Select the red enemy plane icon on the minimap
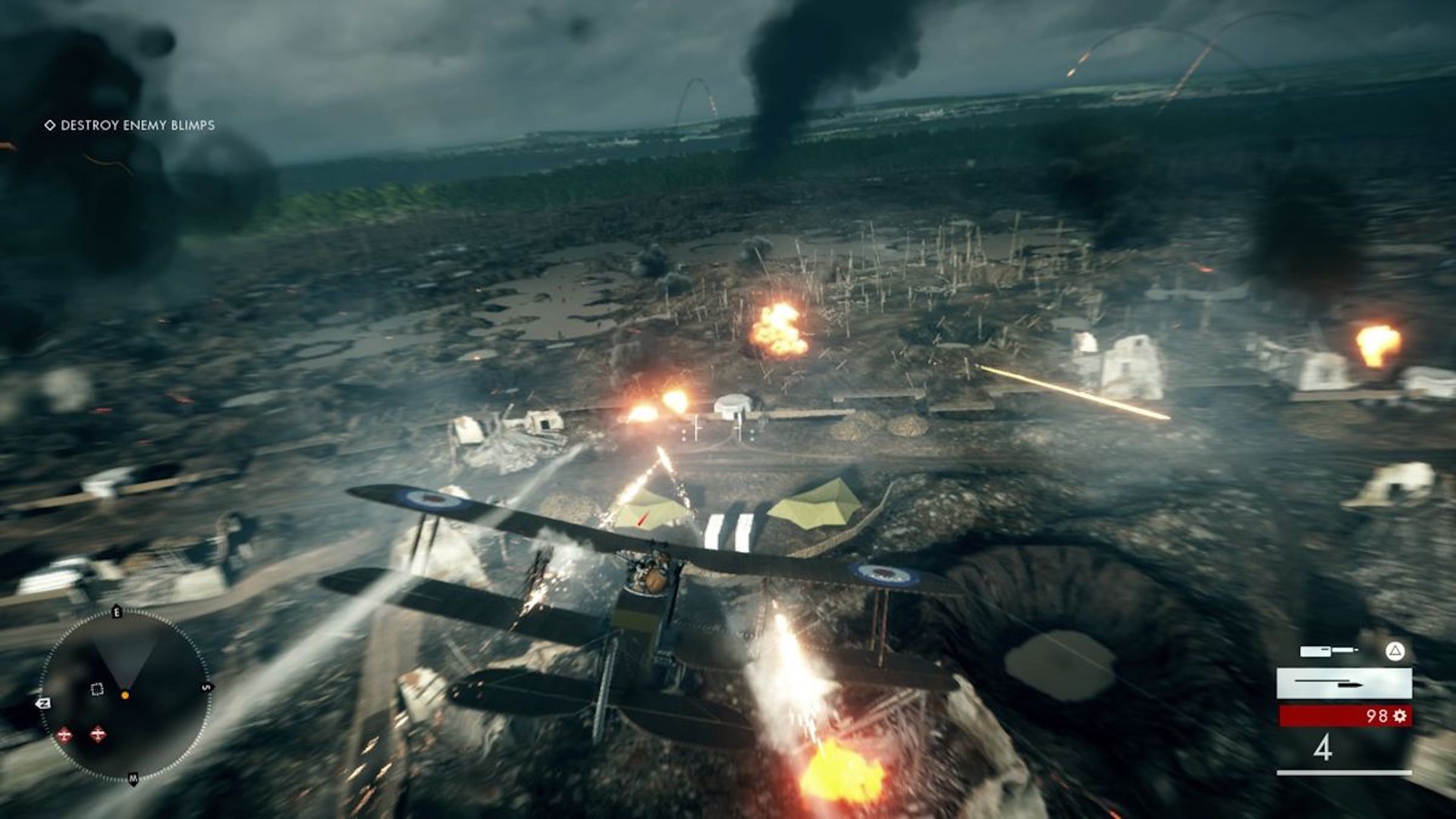 [64, 733]
